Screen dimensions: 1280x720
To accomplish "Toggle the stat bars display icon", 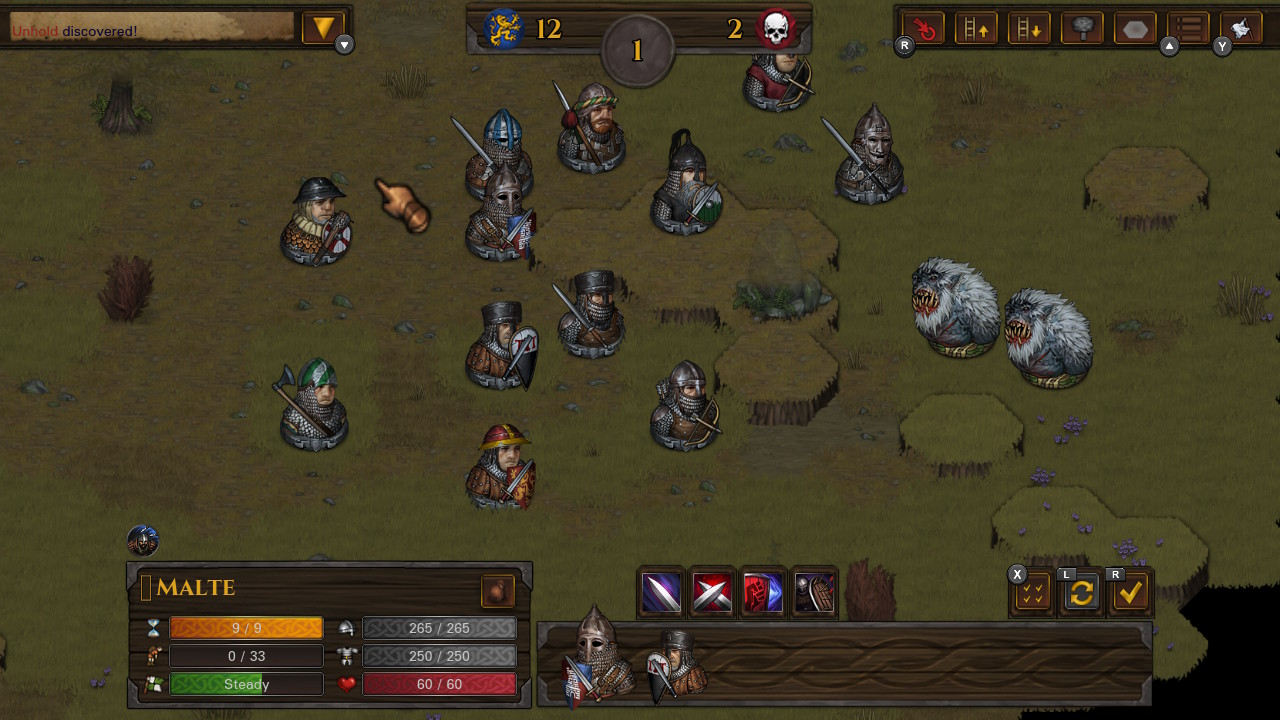I will (x=1187, y=27).
